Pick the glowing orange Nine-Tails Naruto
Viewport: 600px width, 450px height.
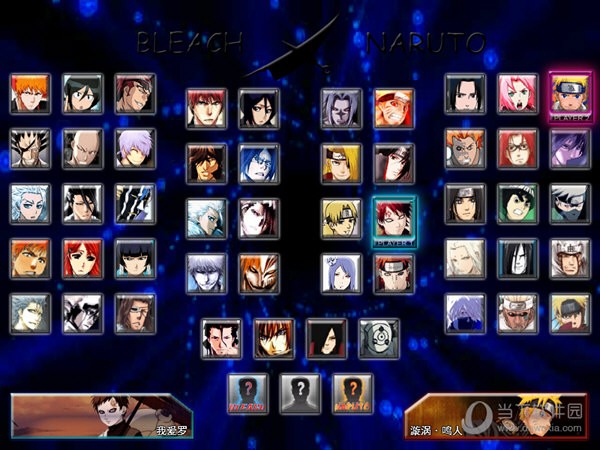click(x=393, y=107)
